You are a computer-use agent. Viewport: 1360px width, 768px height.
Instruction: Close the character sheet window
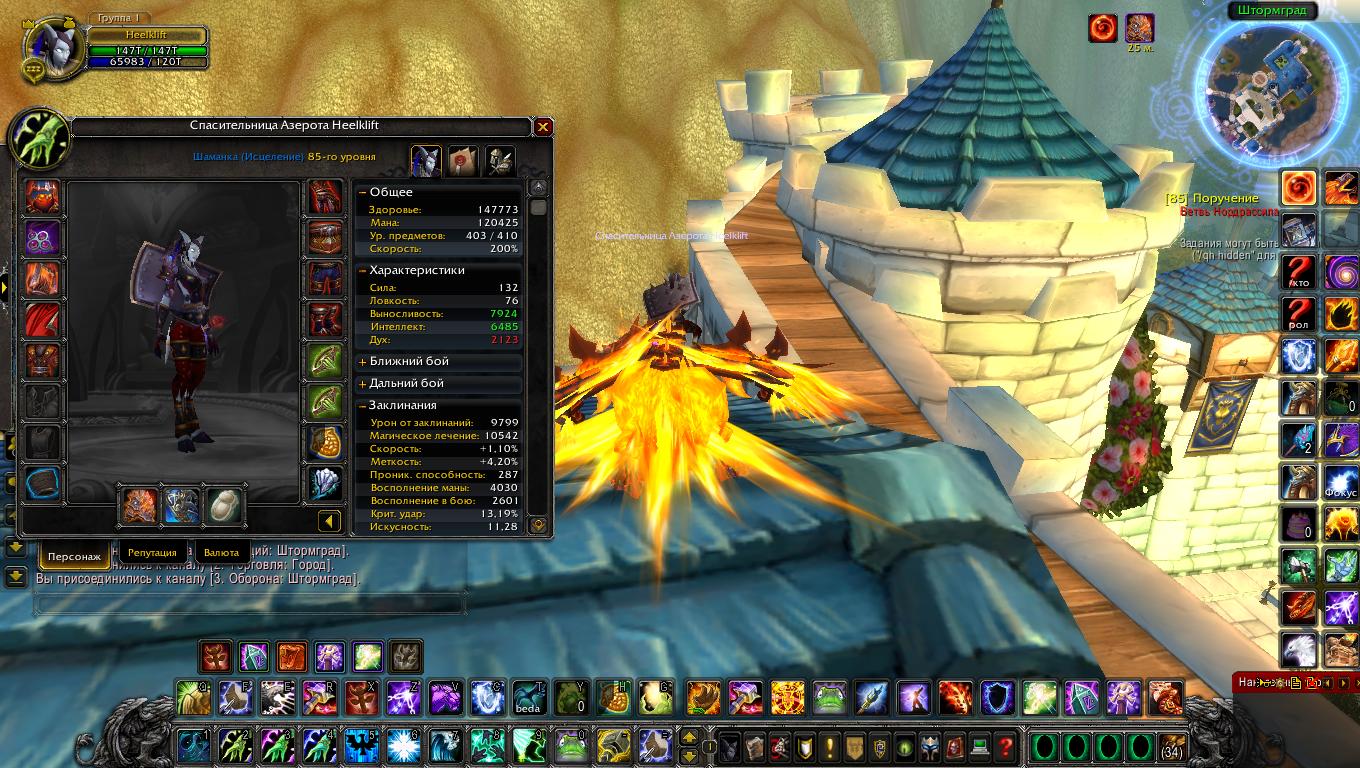(x=543, y=127)
